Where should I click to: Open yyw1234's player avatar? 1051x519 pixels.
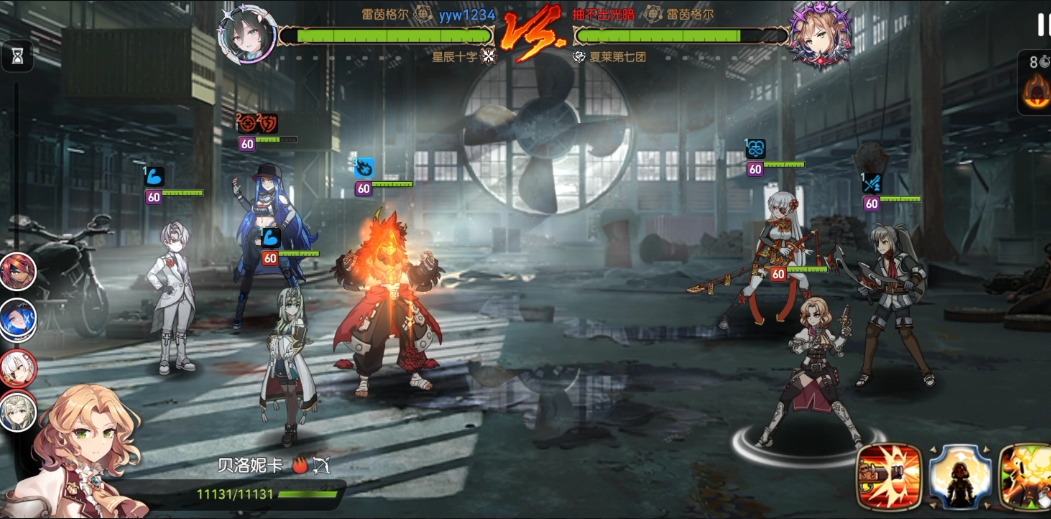(x=246, y=36)
